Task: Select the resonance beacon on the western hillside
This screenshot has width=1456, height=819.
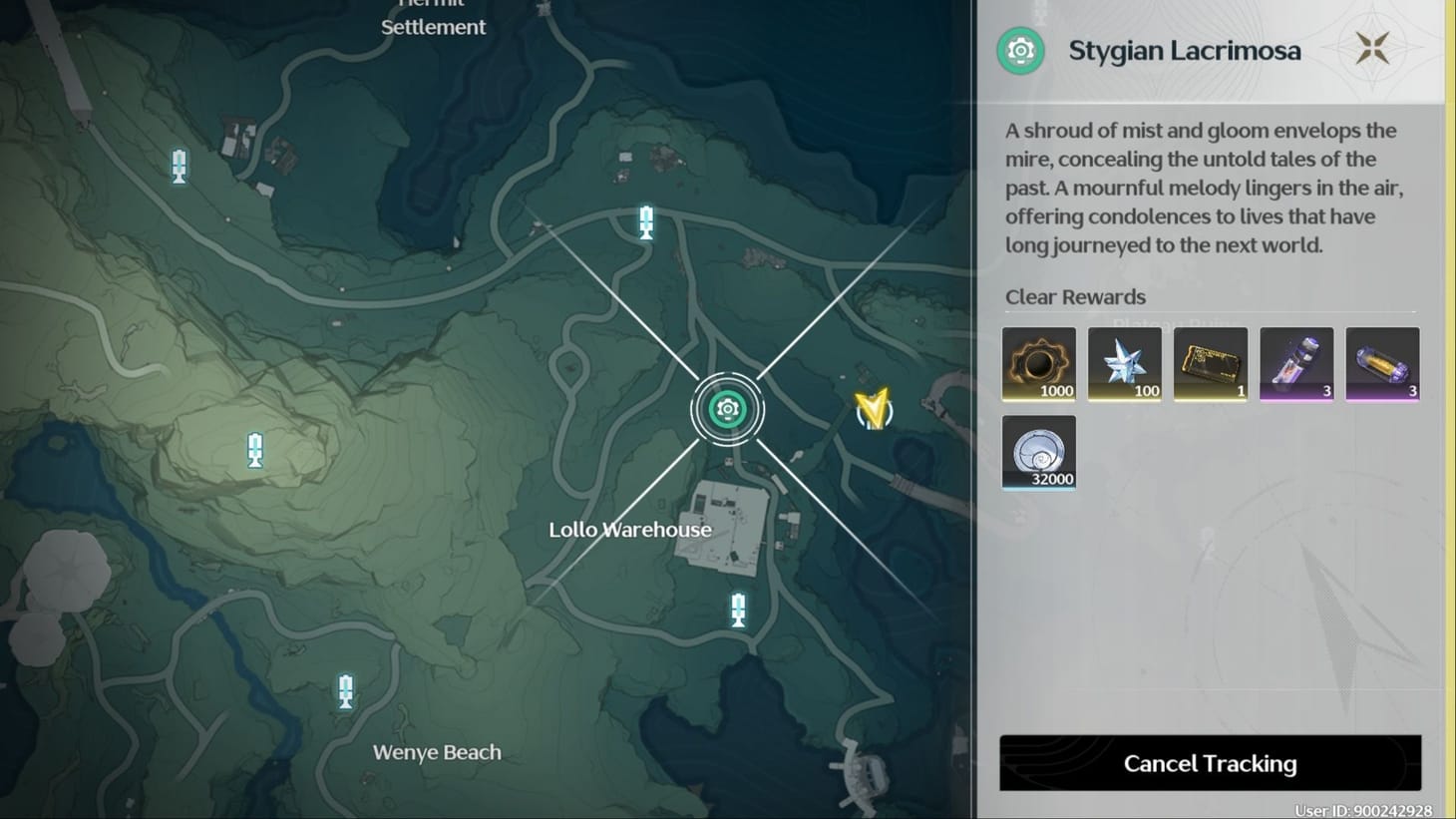Action: click(x=255, y=450)
